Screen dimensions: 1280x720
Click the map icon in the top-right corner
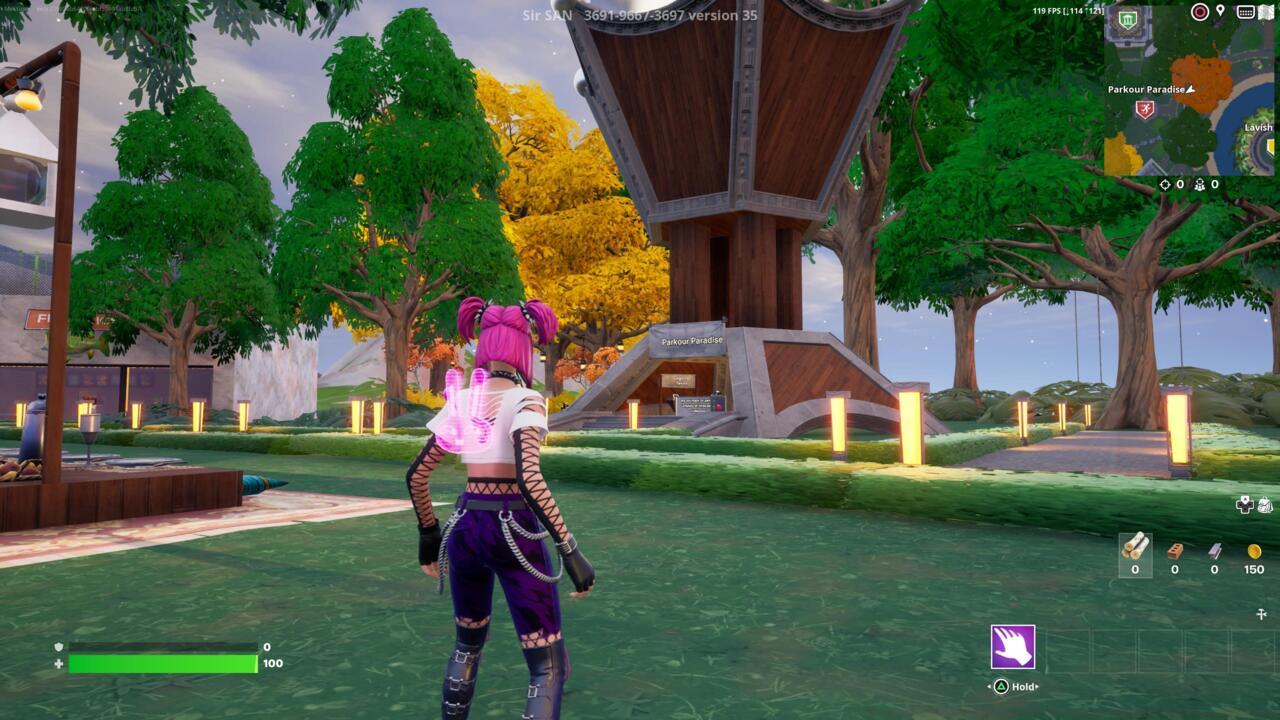tap(1265, 13)
